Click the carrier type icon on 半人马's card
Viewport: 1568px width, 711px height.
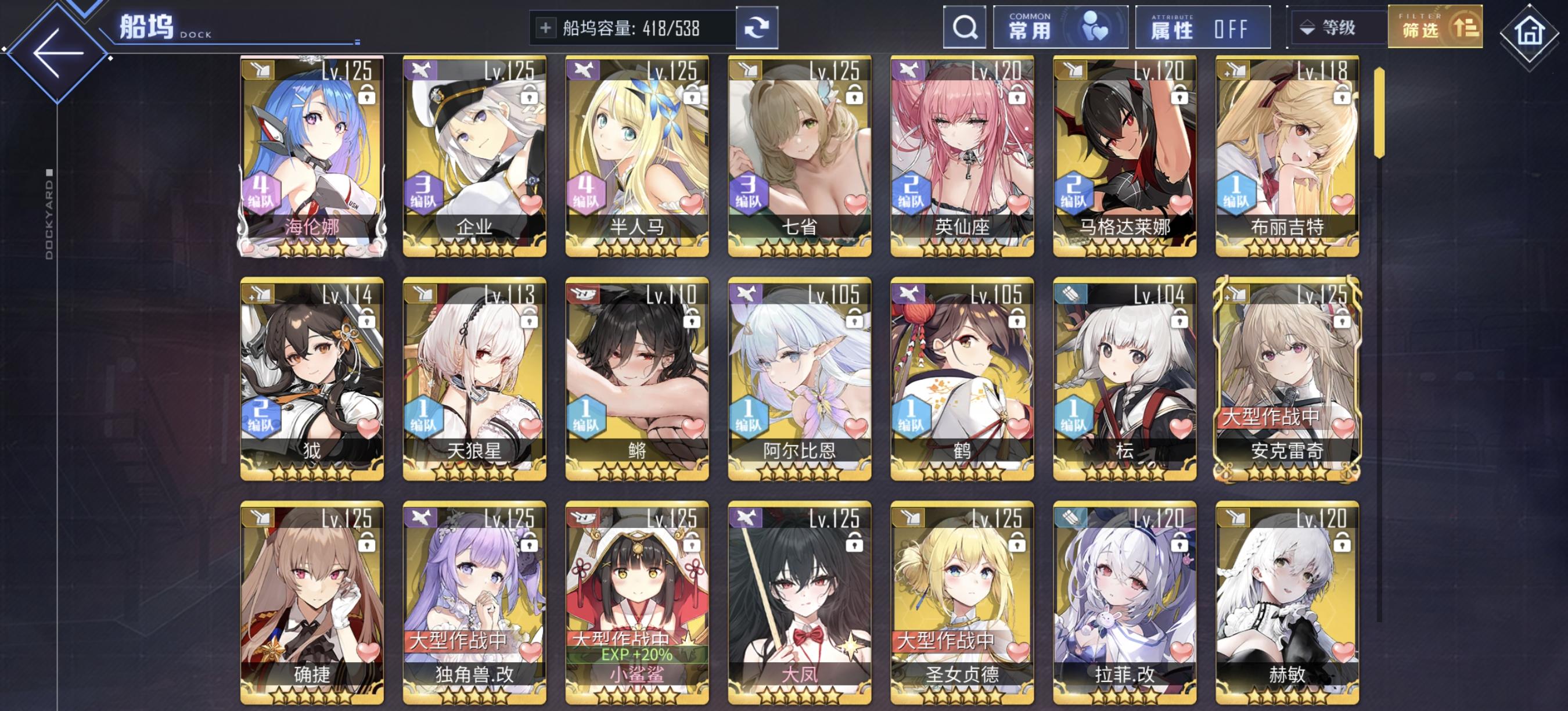(583, 72)
